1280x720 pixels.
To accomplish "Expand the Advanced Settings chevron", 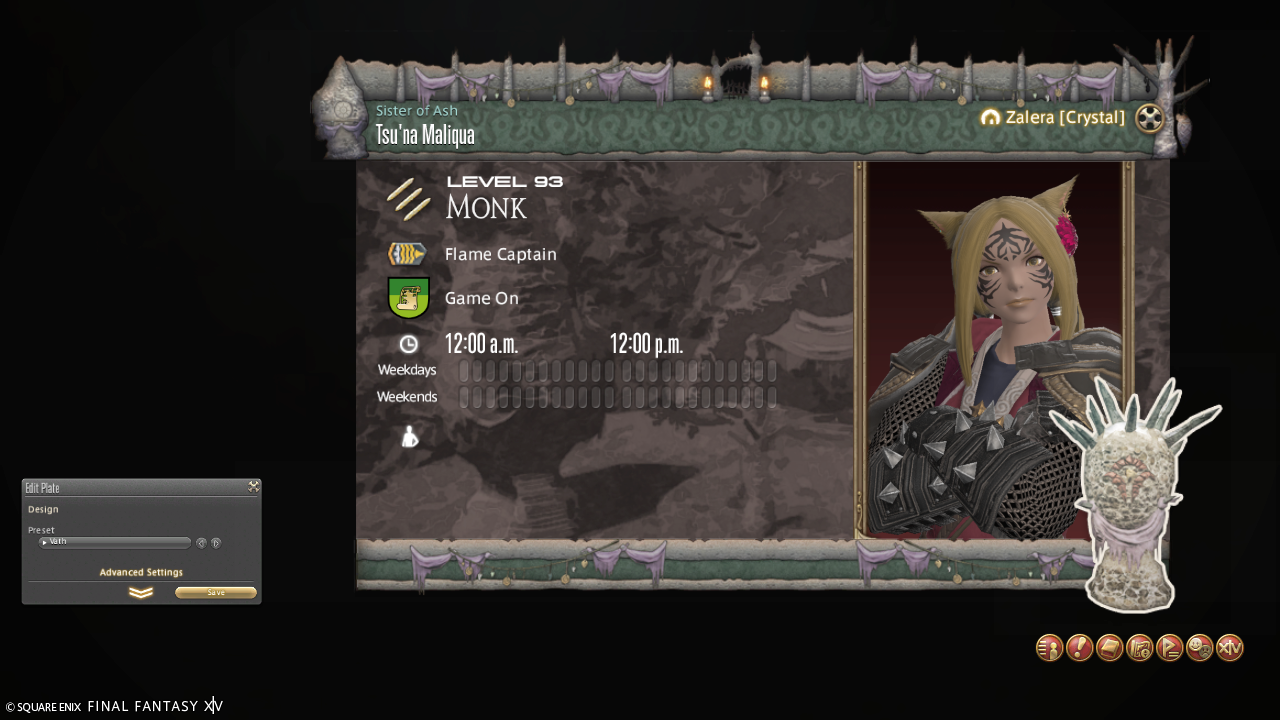I will pos(141,593).
